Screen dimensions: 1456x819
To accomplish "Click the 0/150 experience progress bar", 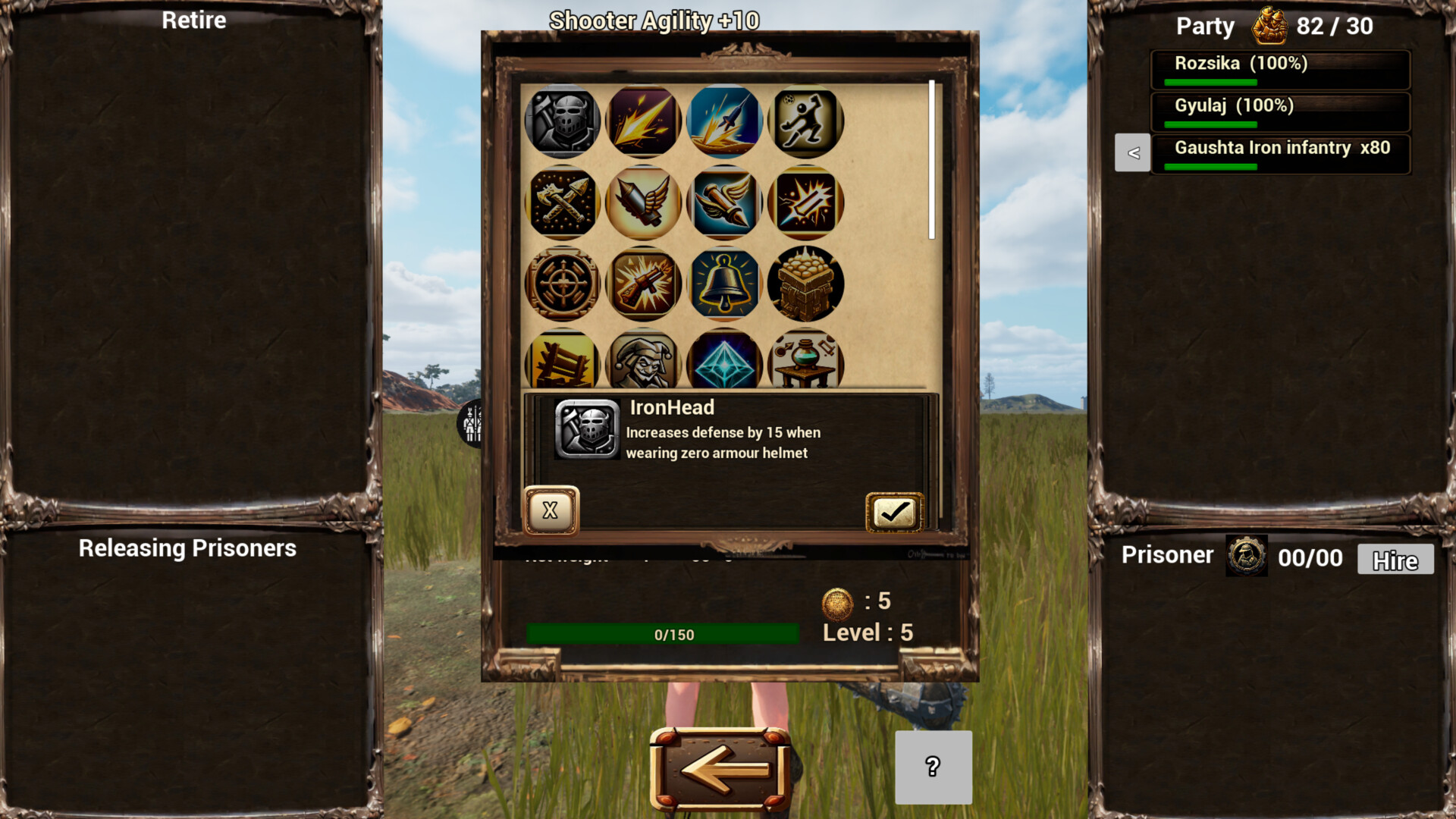I will pyautogui.click(x=663, y=634).
